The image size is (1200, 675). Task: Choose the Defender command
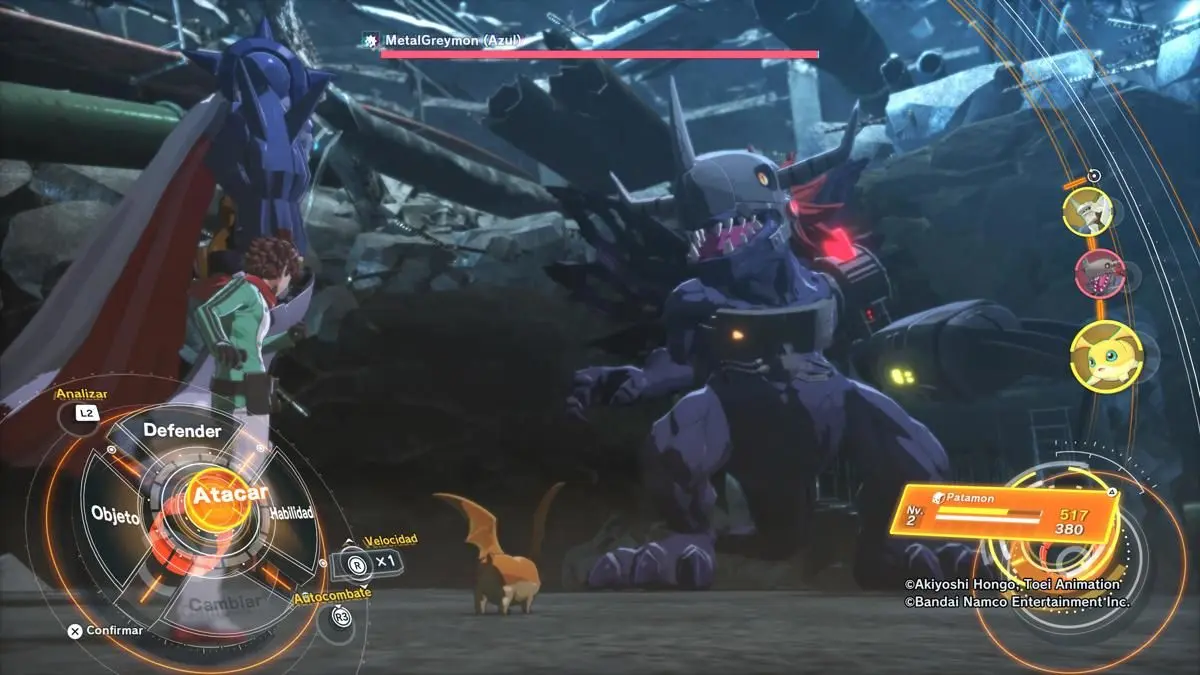click(181, 431)
